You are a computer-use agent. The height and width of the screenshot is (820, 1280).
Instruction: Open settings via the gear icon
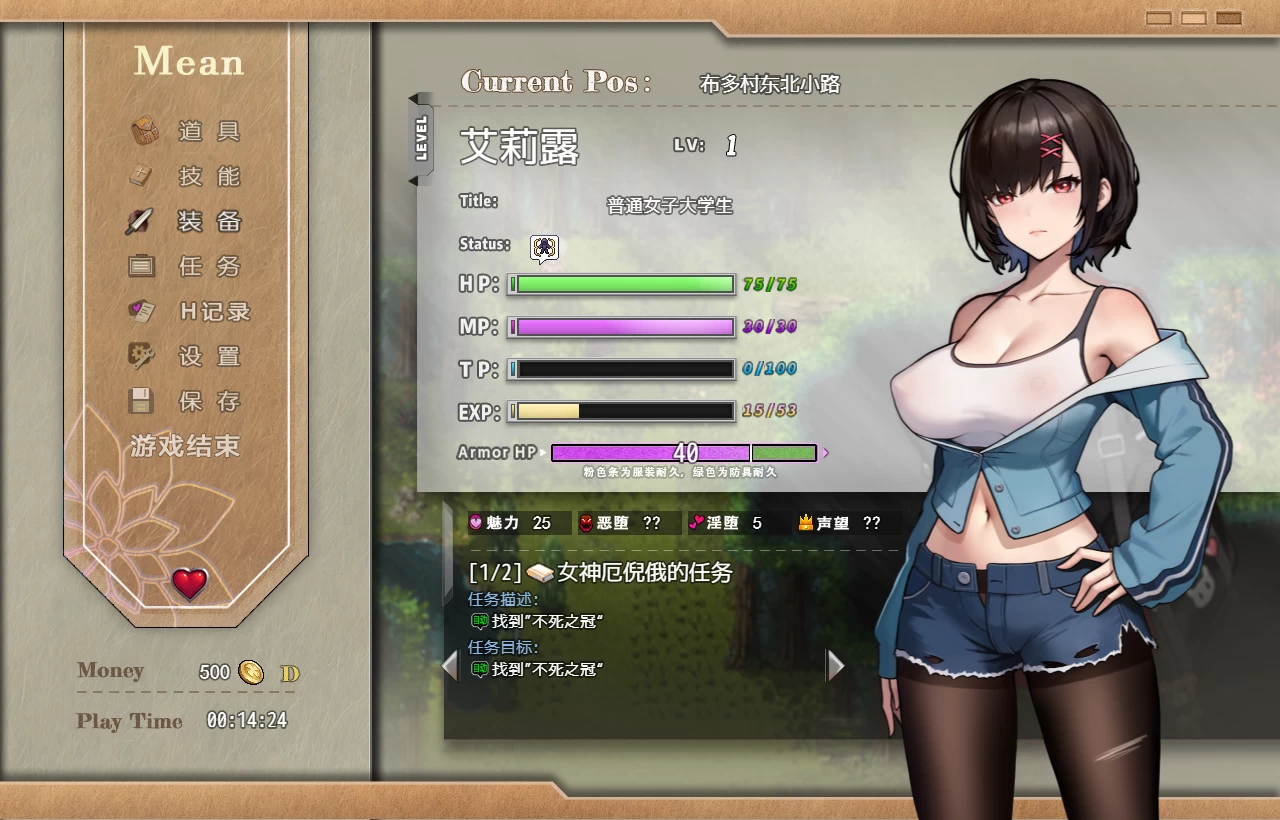pos(140,356)
